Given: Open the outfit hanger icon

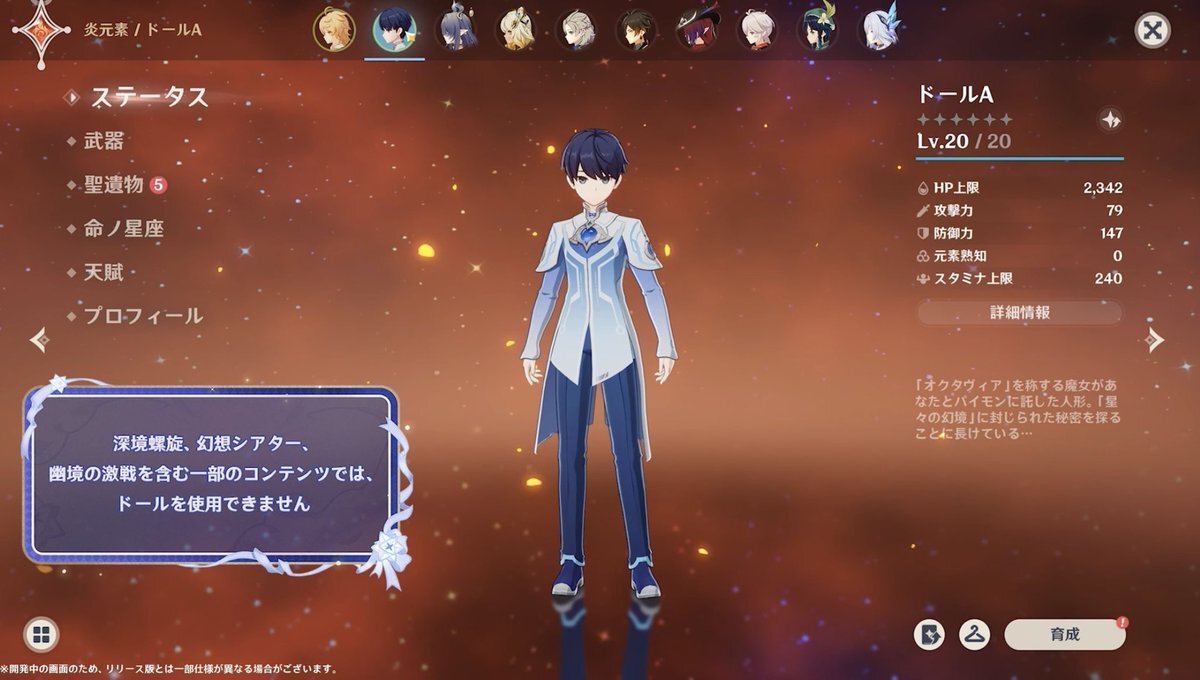Looking at the screenshot, I should pos(974,634).
